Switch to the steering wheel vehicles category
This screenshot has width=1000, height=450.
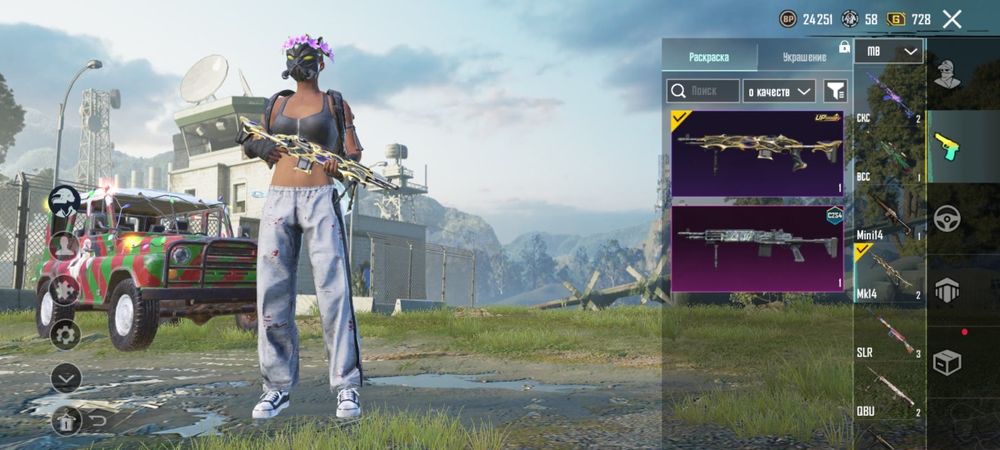point(947,218)
